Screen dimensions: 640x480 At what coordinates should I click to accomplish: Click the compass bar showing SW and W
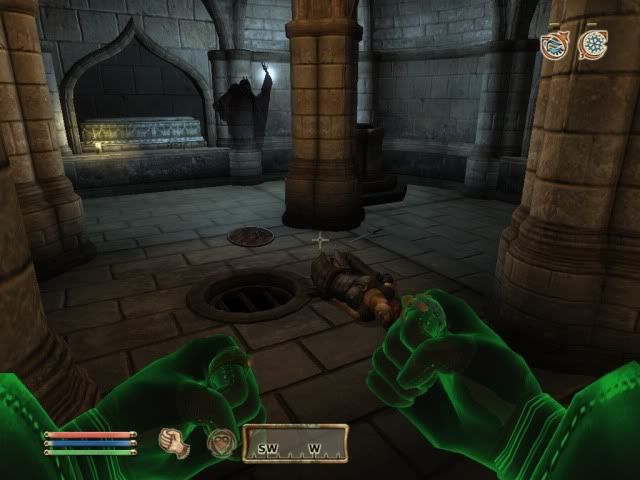pos(295,443)
